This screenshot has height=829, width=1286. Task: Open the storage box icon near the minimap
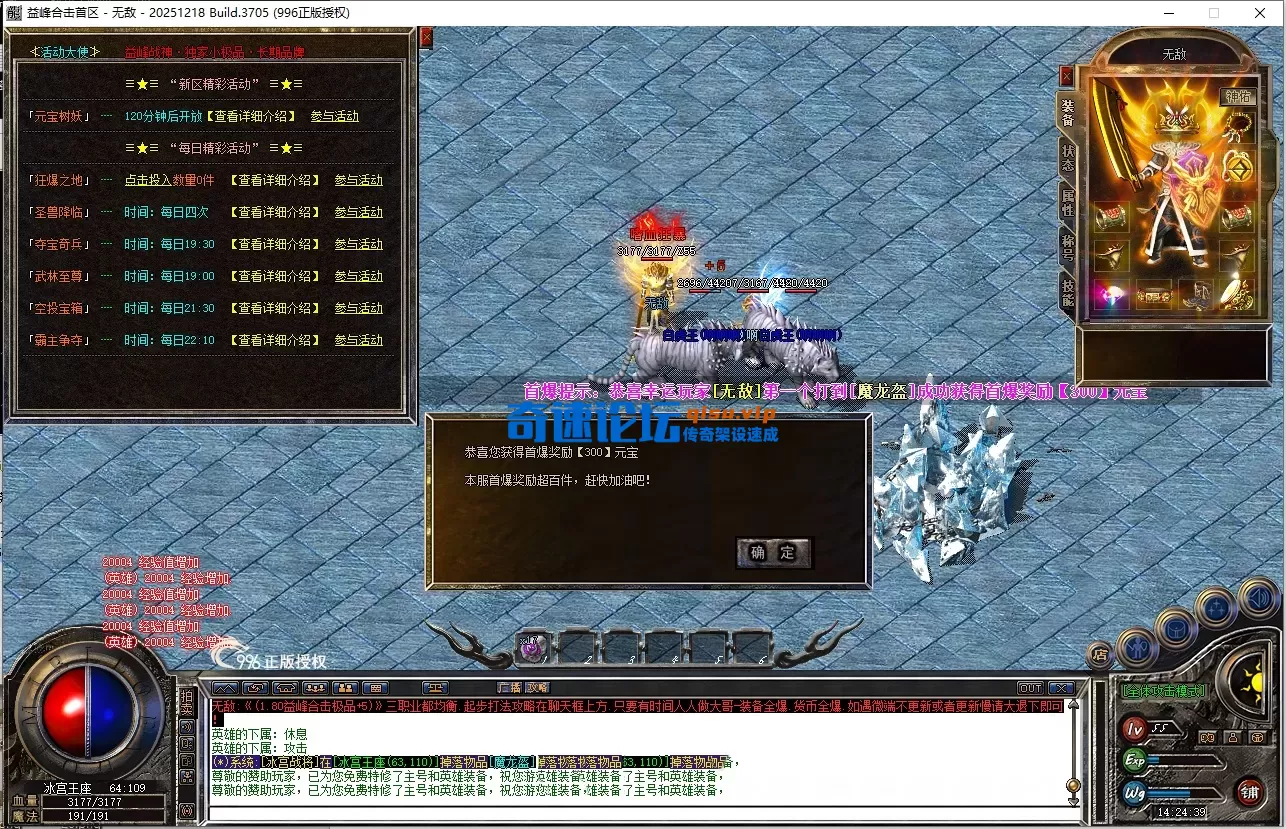(1175, 630)
